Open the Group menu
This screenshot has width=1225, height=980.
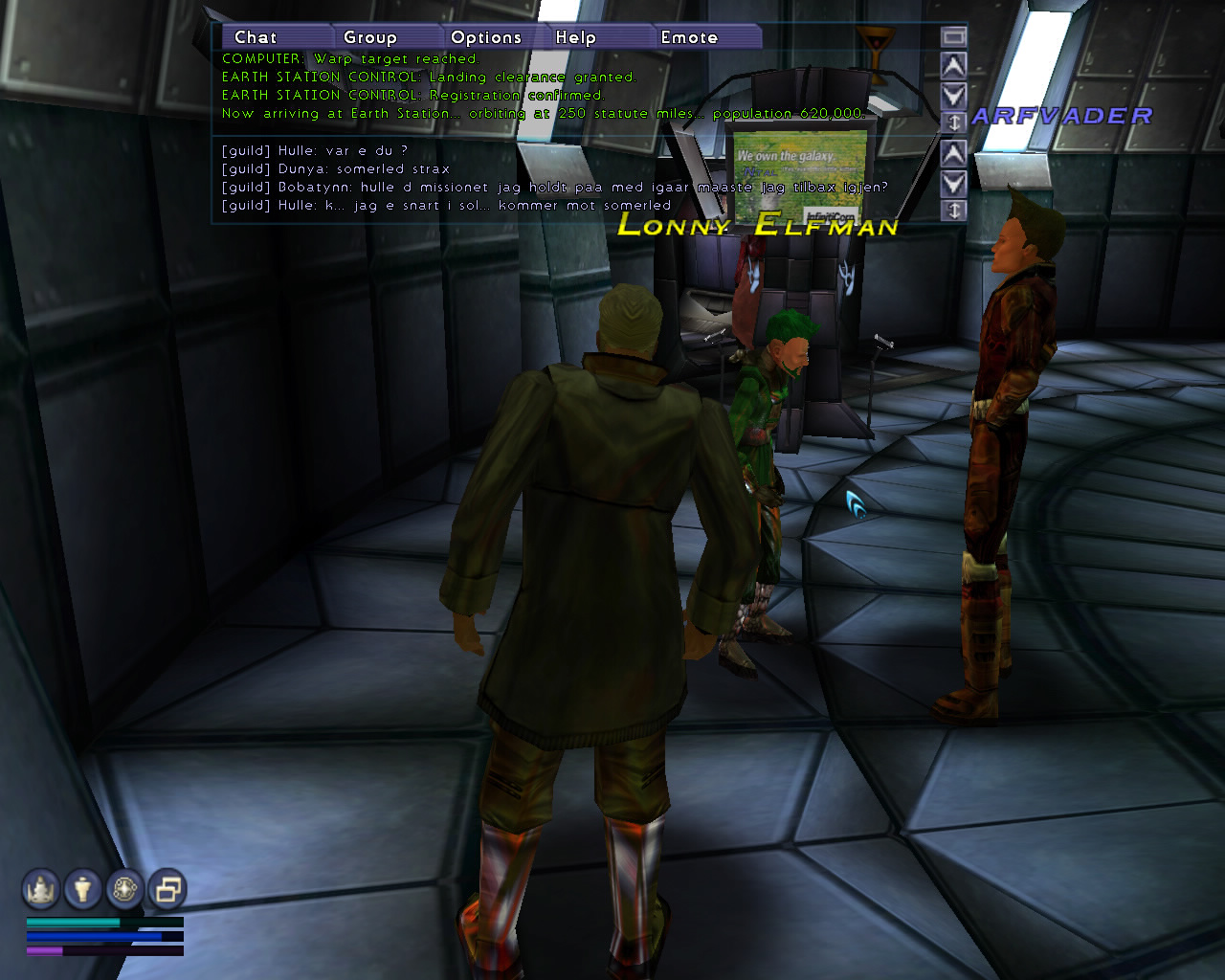370,37
